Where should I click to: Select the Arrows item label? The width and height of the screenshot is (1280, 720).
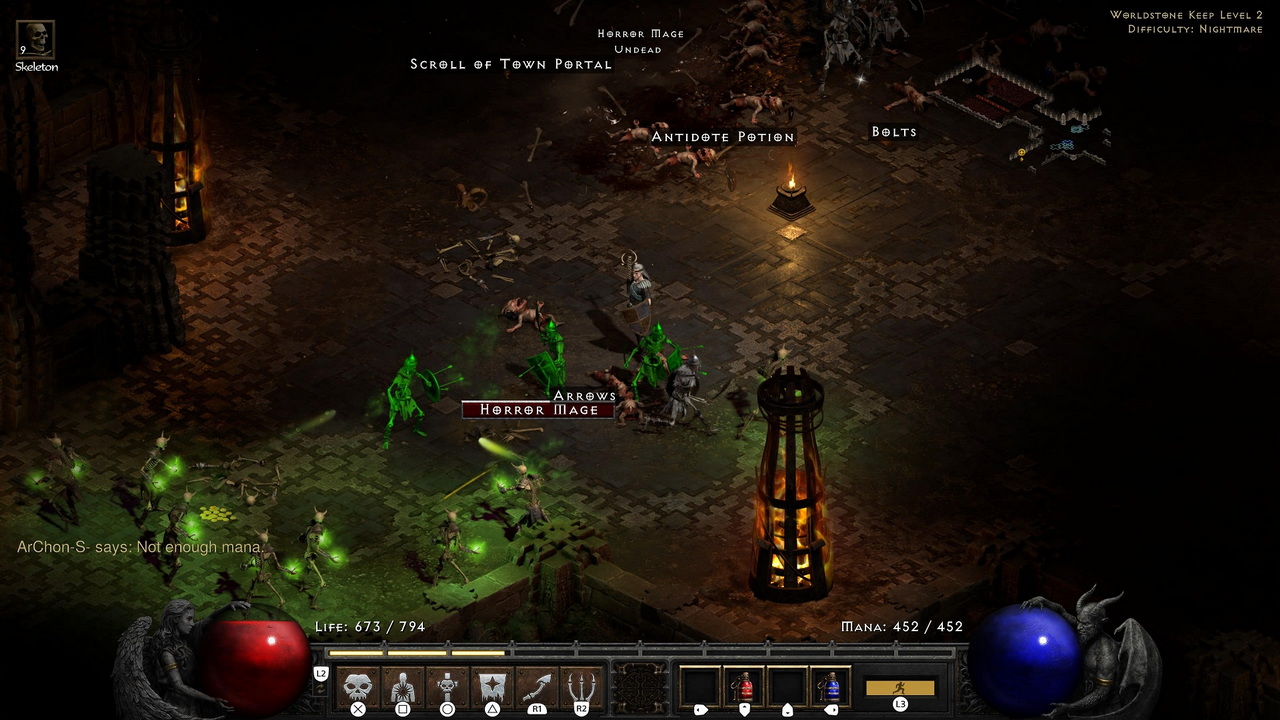pyautogui.click(x=585, y=396)
